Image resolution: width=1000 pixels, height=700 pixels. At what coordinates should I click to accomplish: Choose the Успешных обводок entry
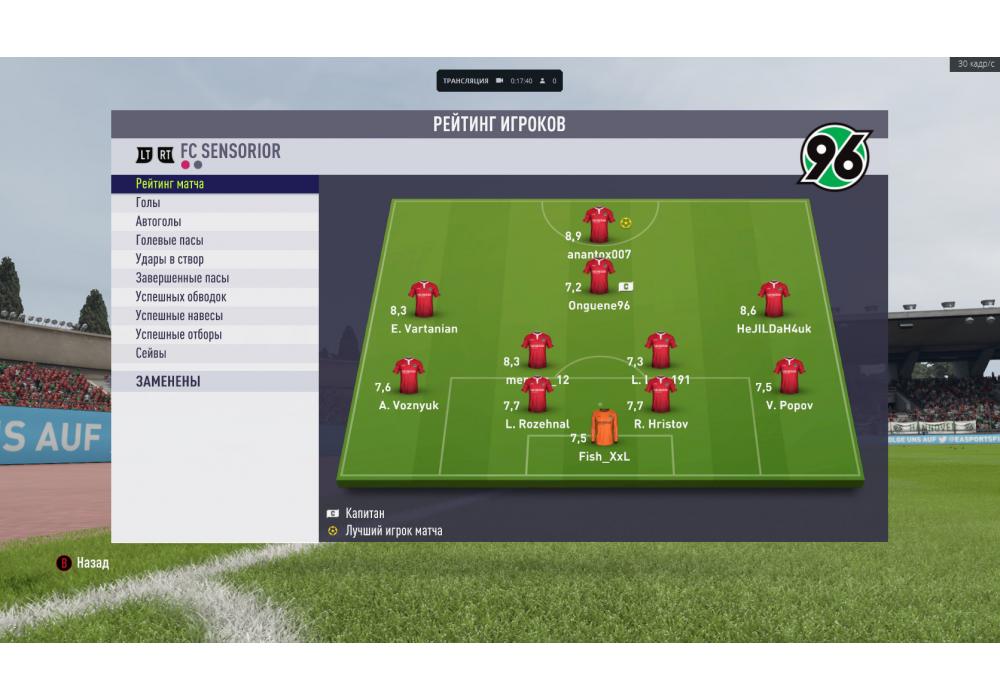click(180, 297)
